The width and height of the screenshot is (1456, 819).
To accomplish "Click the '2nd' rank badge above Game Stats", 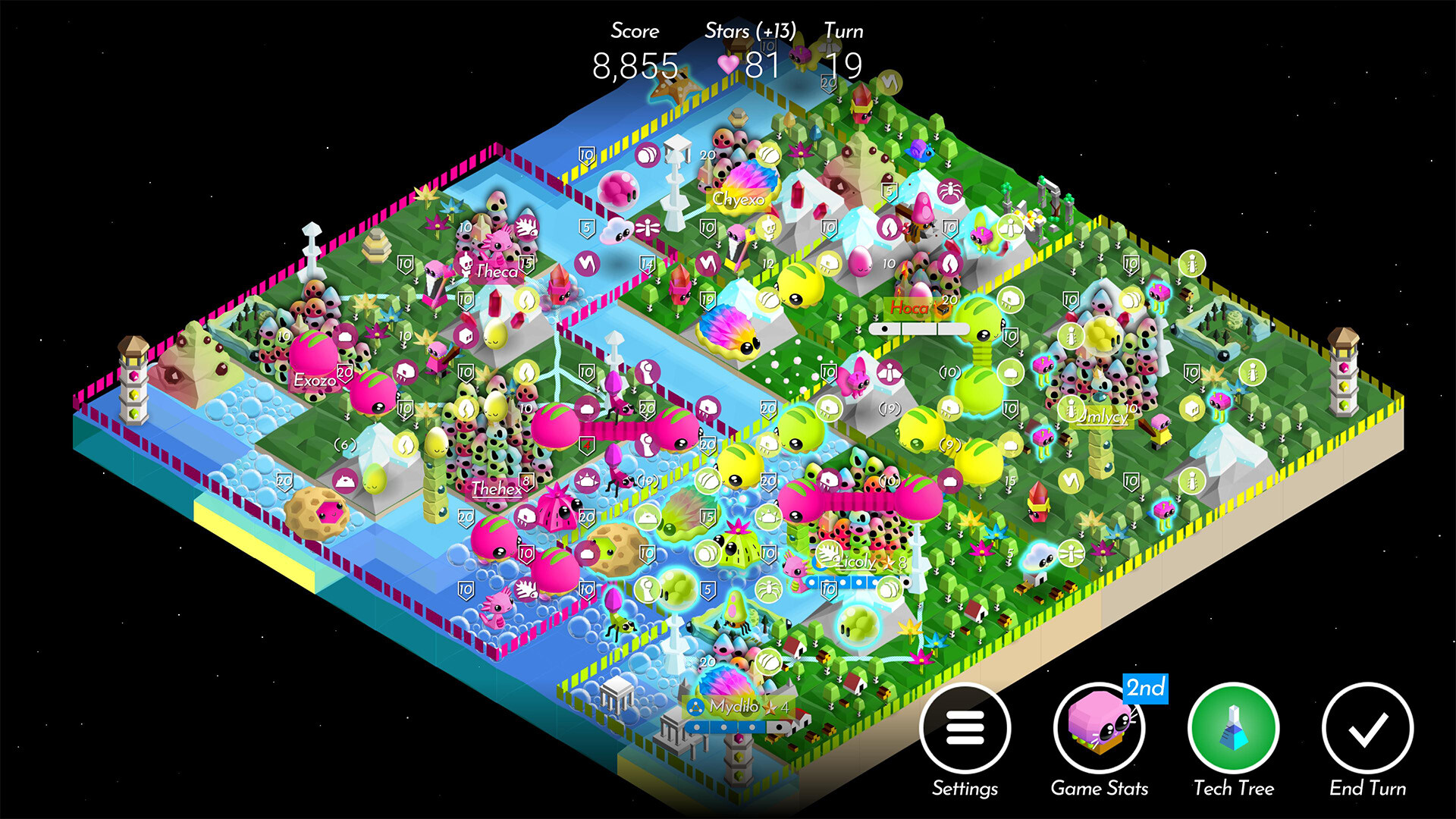I will 1147,689.
